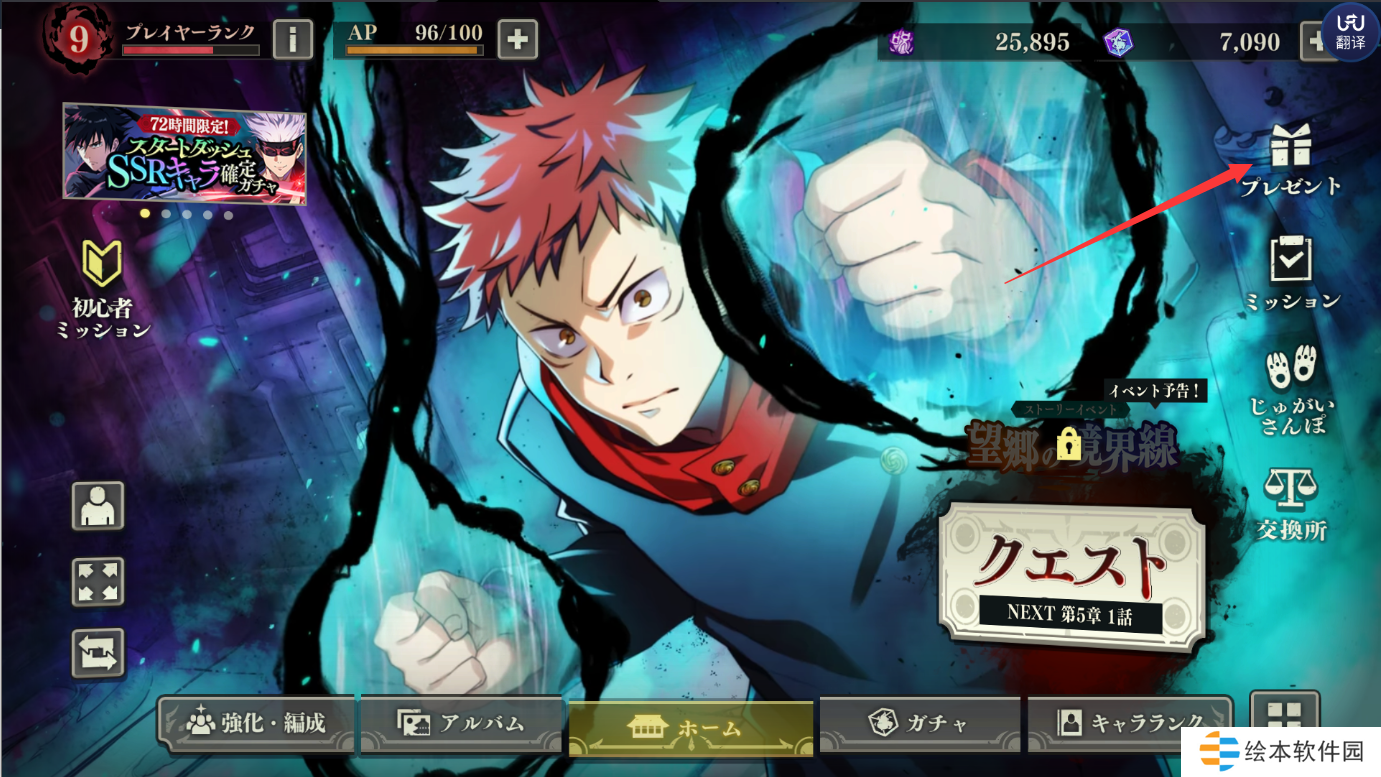
Task: Show player rank info button
Action: [x=293, y=40]
